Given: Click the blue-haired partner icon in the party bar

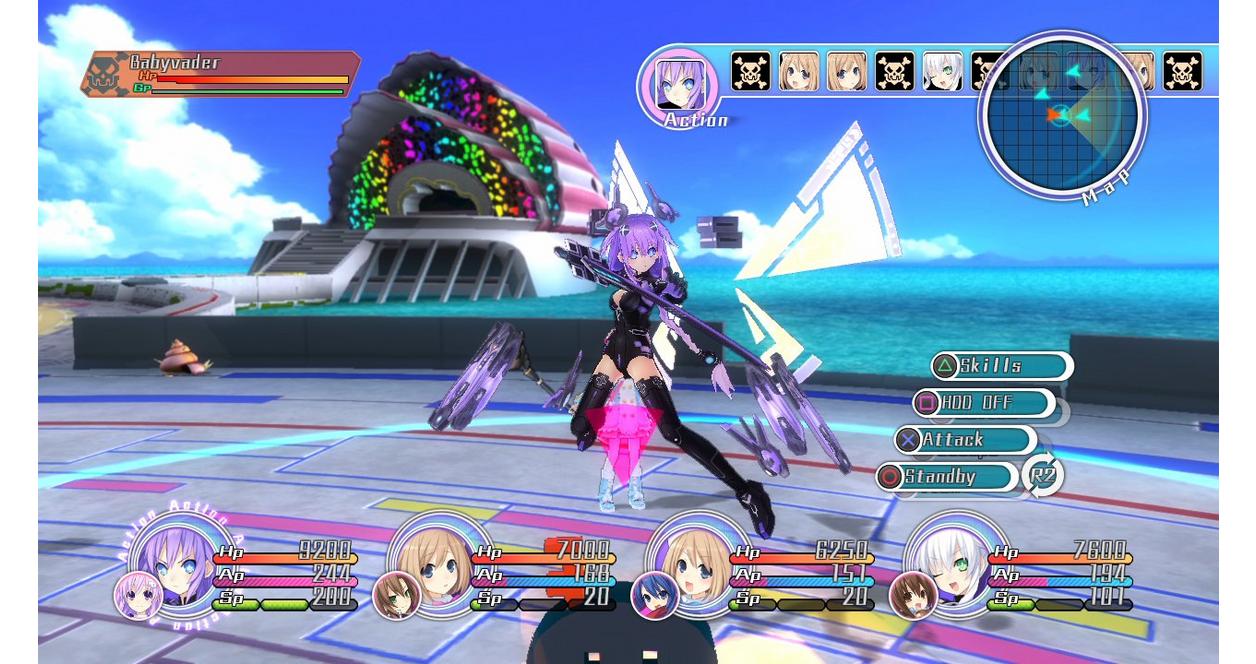Looking at the screenshot, I should click(x=654, y=596).
